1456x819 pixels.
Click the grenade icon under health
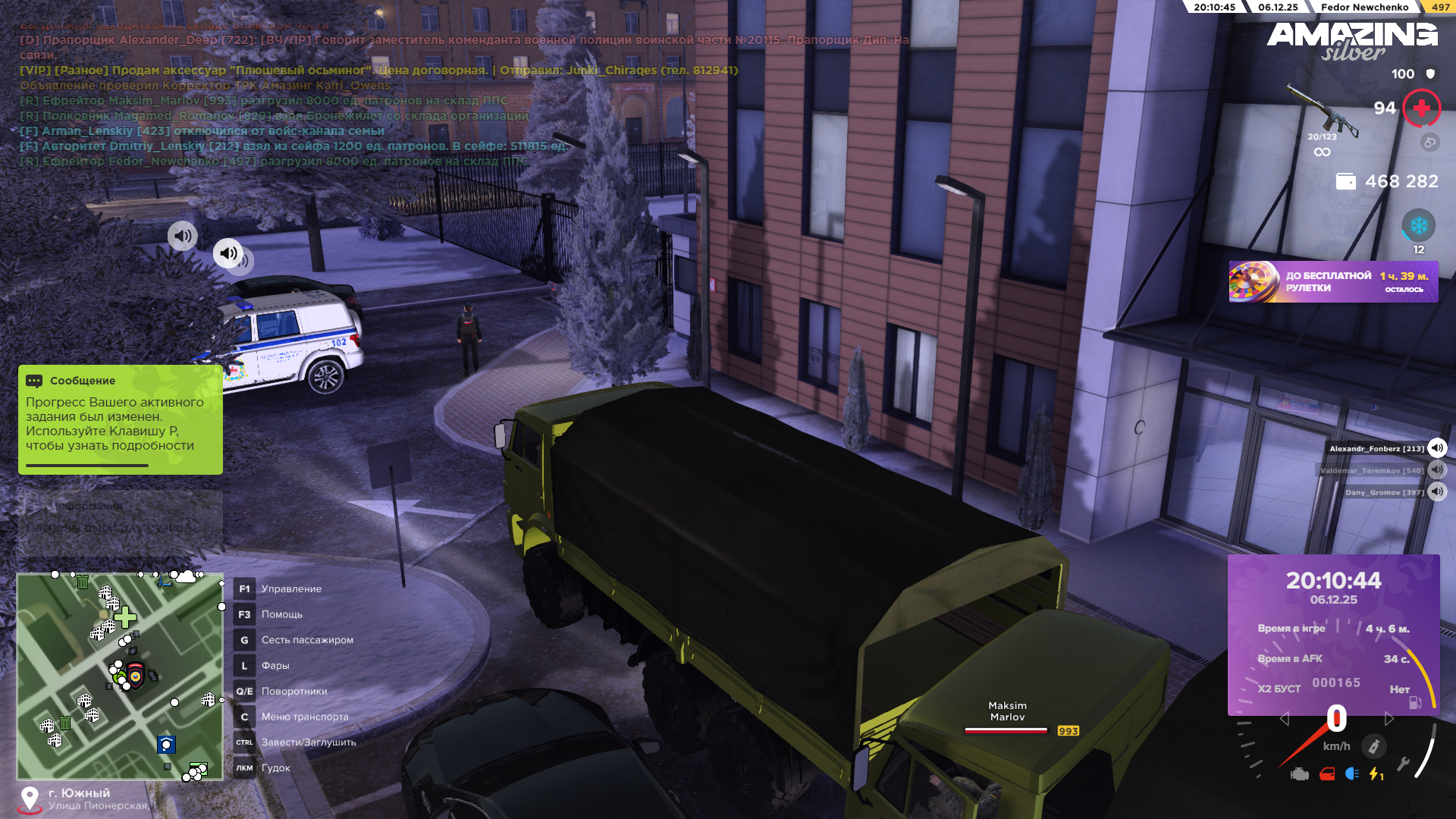1429,142
